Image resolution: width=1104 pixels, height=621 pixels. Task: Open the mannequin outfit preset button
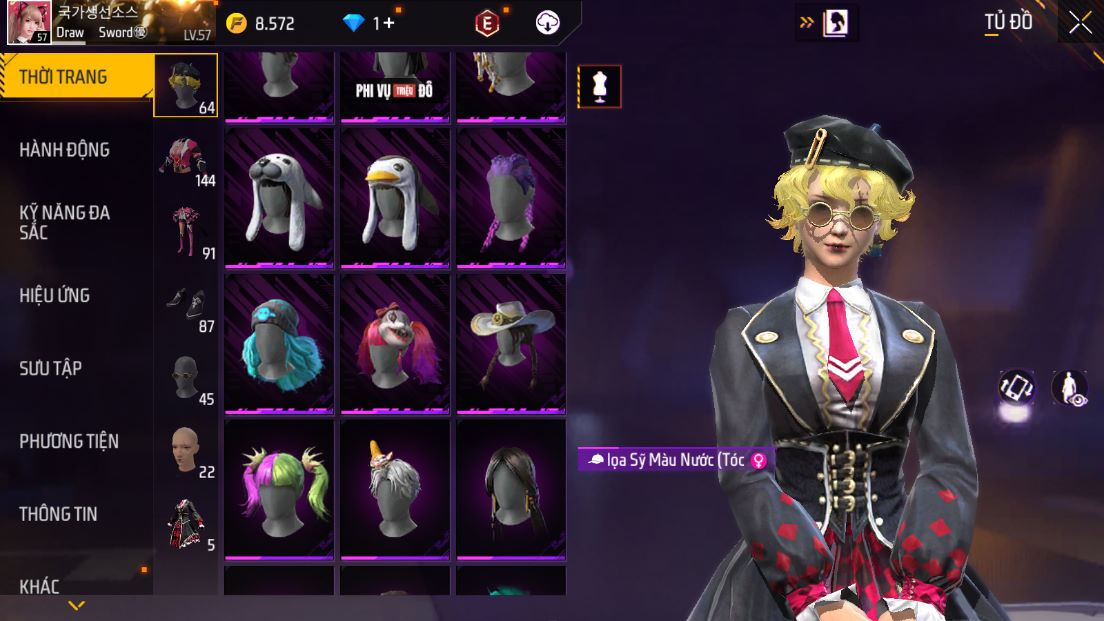point(600,86)
